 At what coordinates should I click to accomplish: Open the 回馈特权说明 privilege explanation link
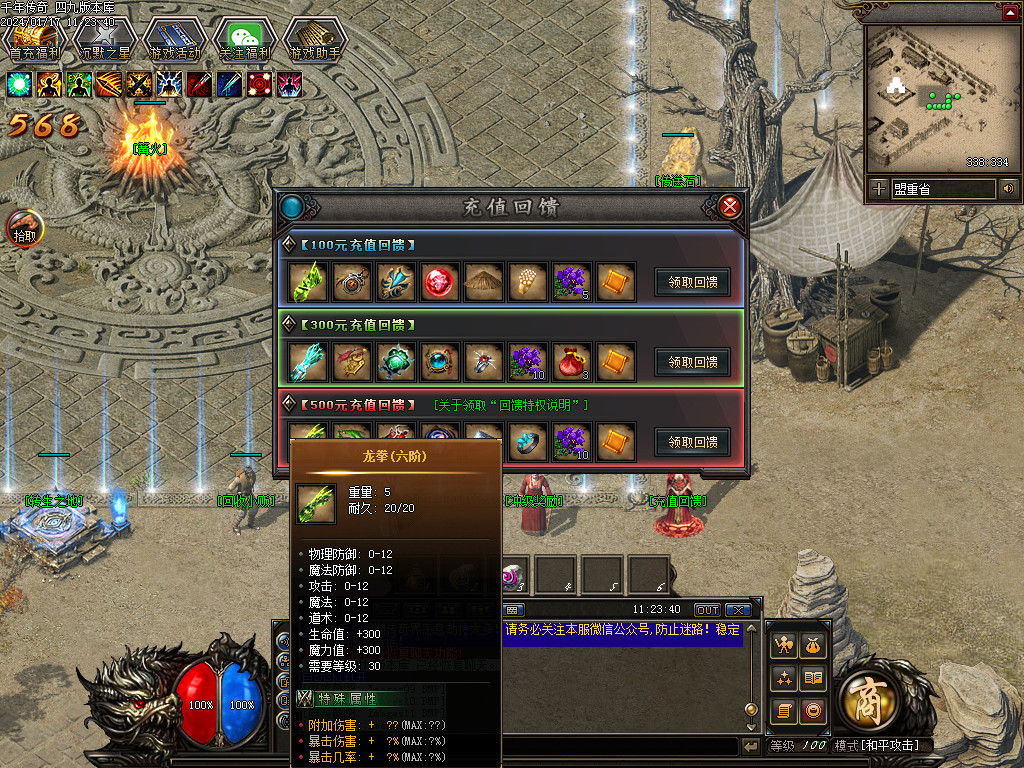(x=511, y=405)
